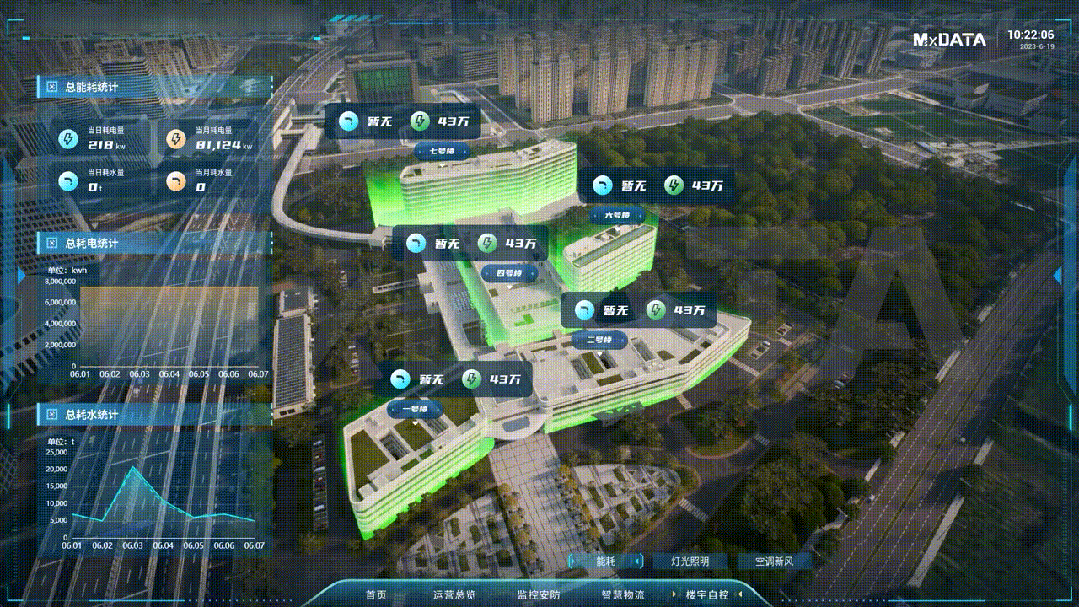
Task: Click the MxDATA logo
Action: [x=949, y=40]
